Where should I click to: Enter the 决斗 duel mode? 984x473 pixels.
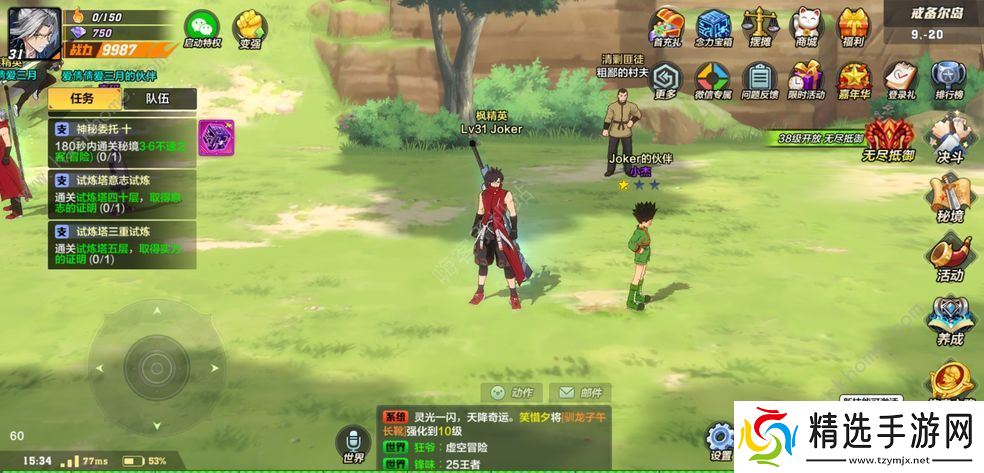[x=948, y=138]
